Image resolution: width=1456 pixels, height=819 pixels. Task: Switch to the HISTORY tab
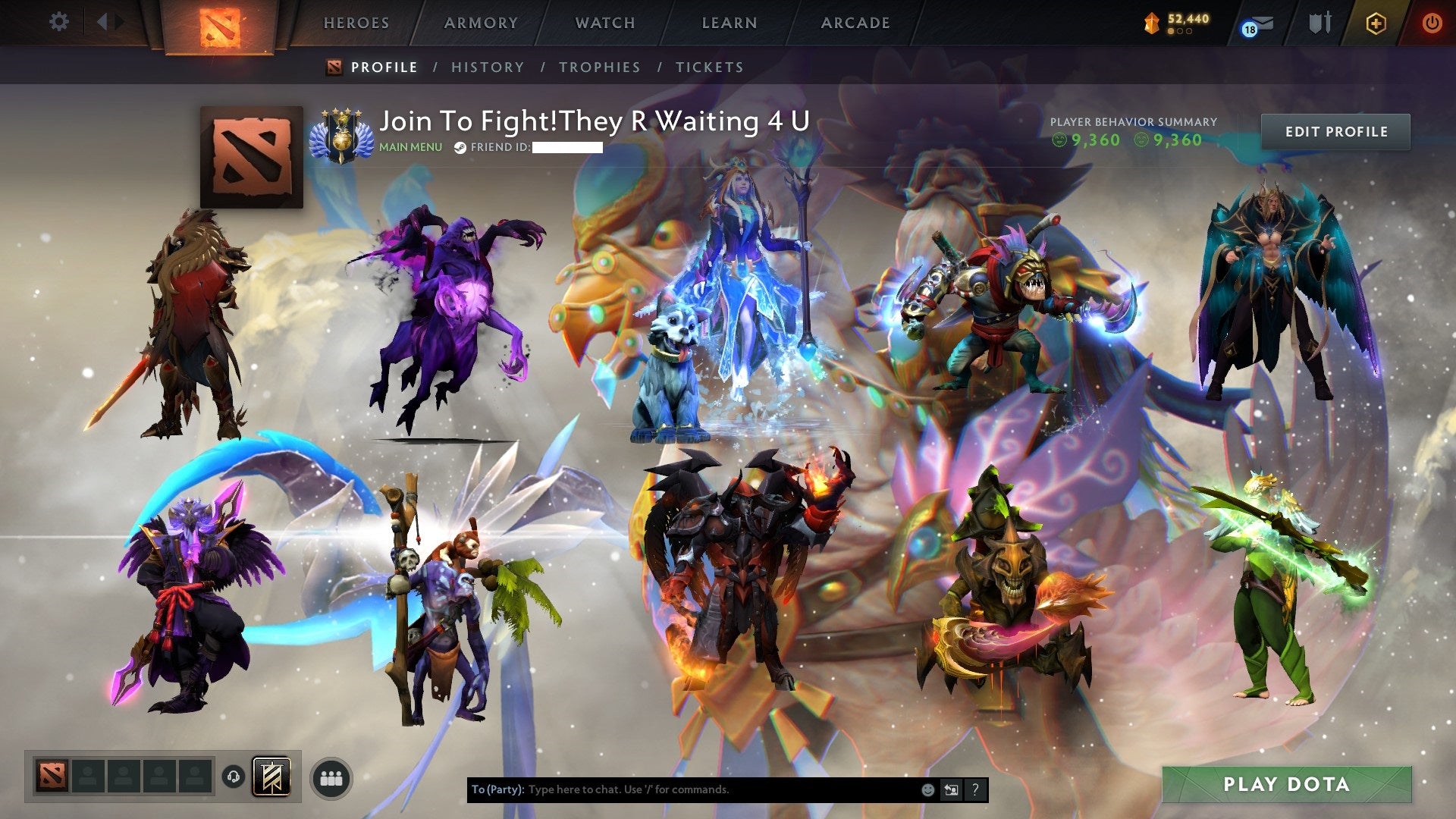[488, 67]
